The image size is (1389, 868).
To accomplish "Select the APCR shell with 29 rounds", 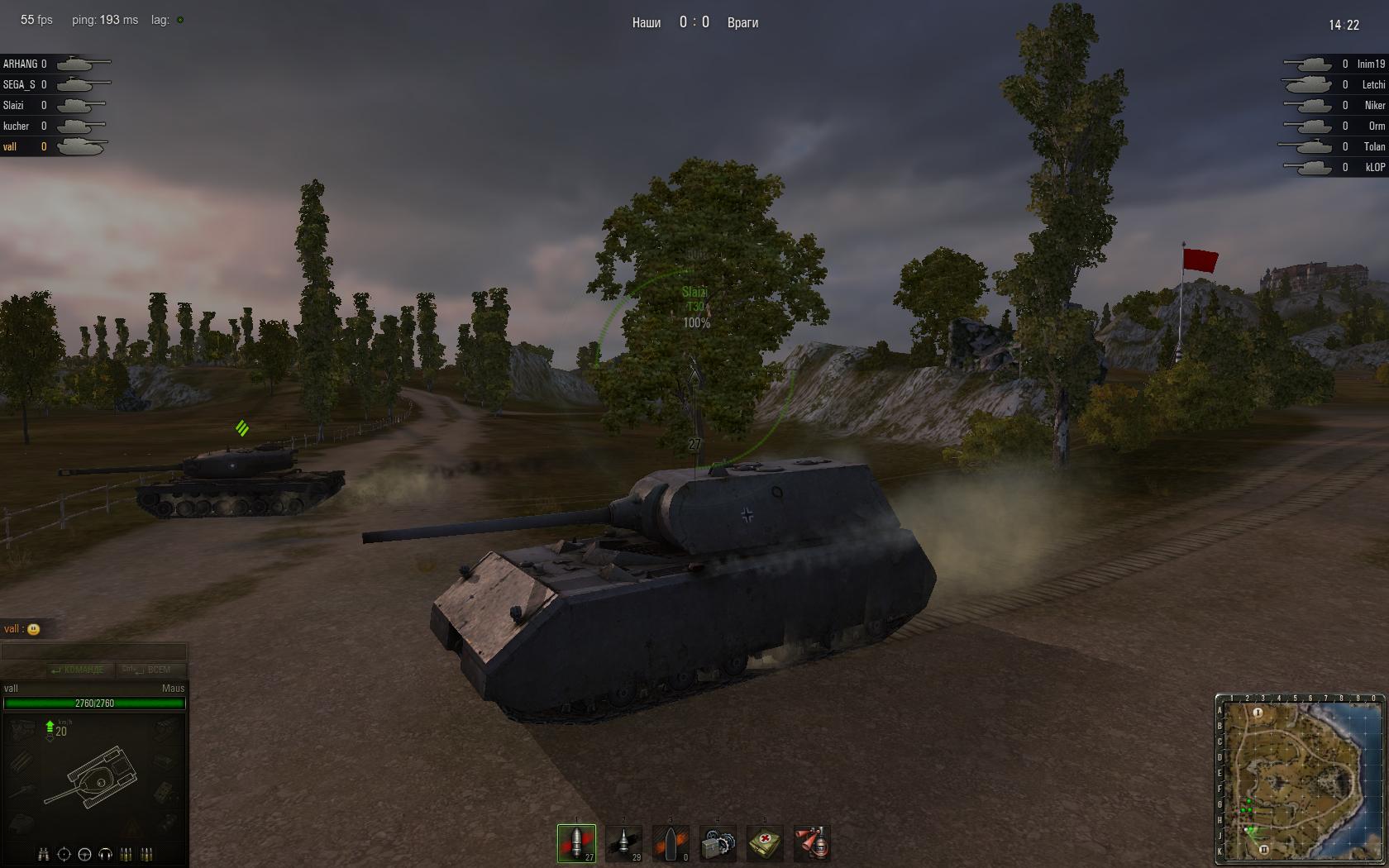I will (624, 842).
